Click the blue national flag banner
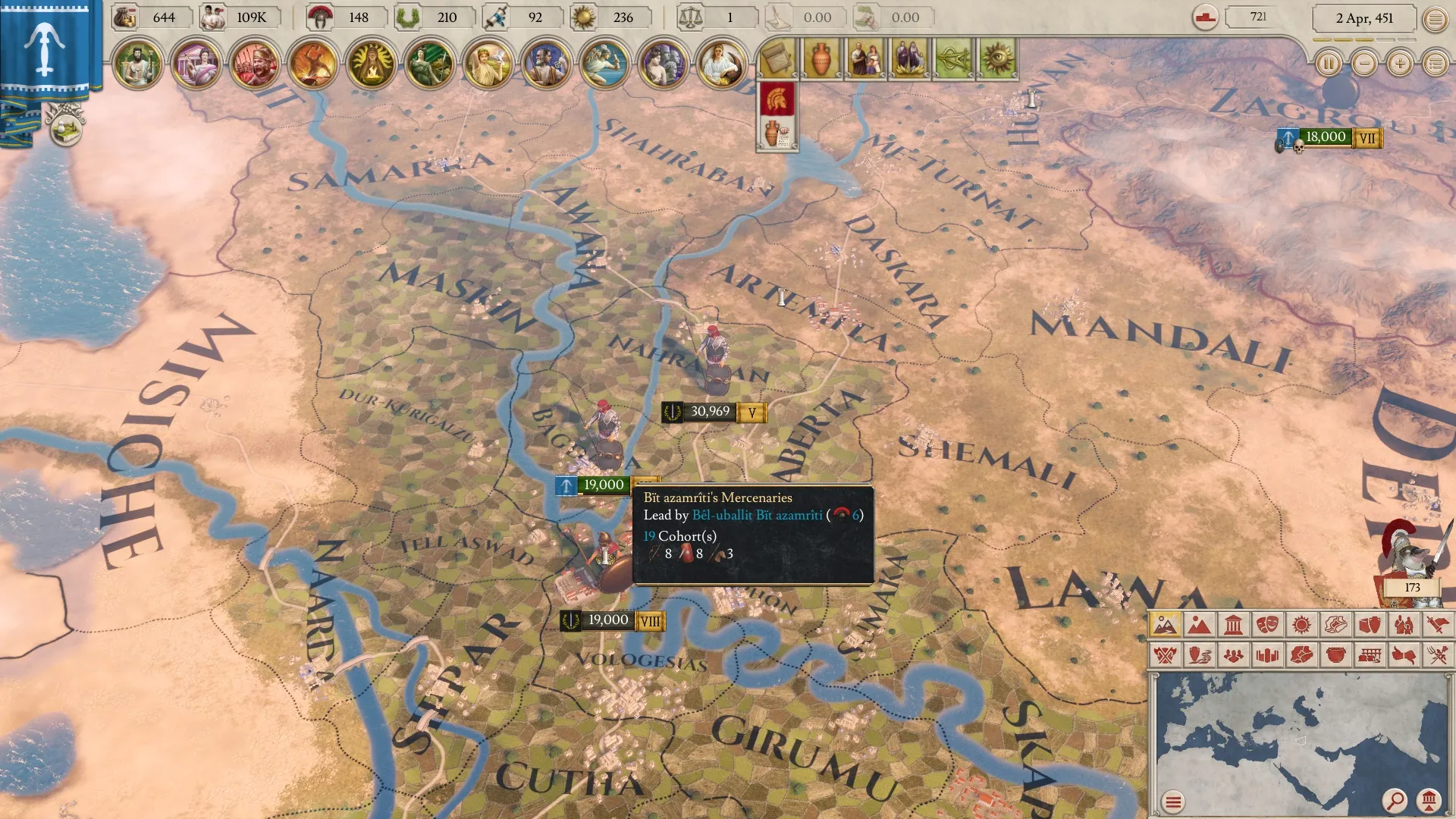This screenshot has width=1456, height=819. click(45, 45)
